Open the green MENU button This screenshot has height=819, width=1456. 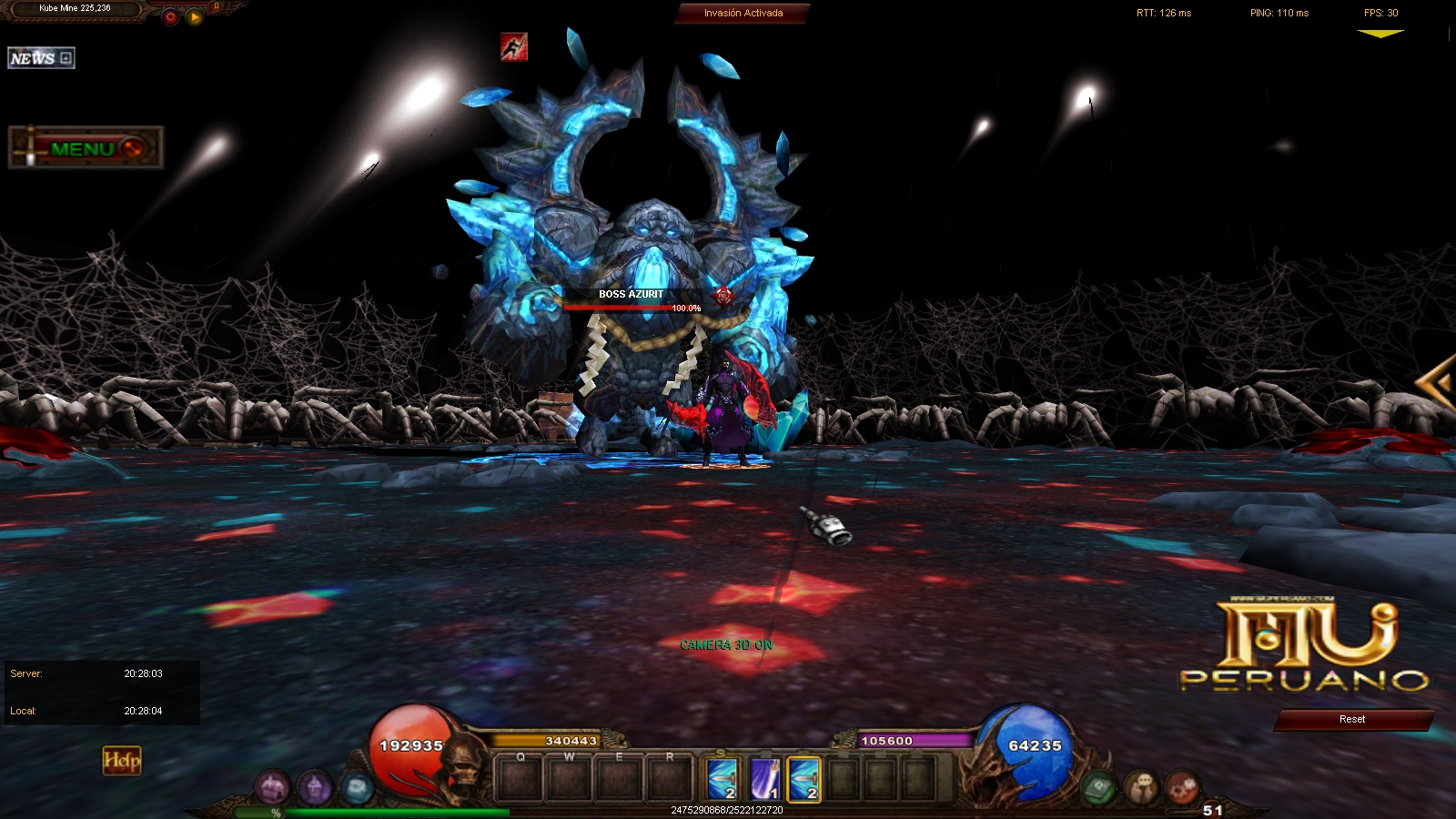coord(86,148)
